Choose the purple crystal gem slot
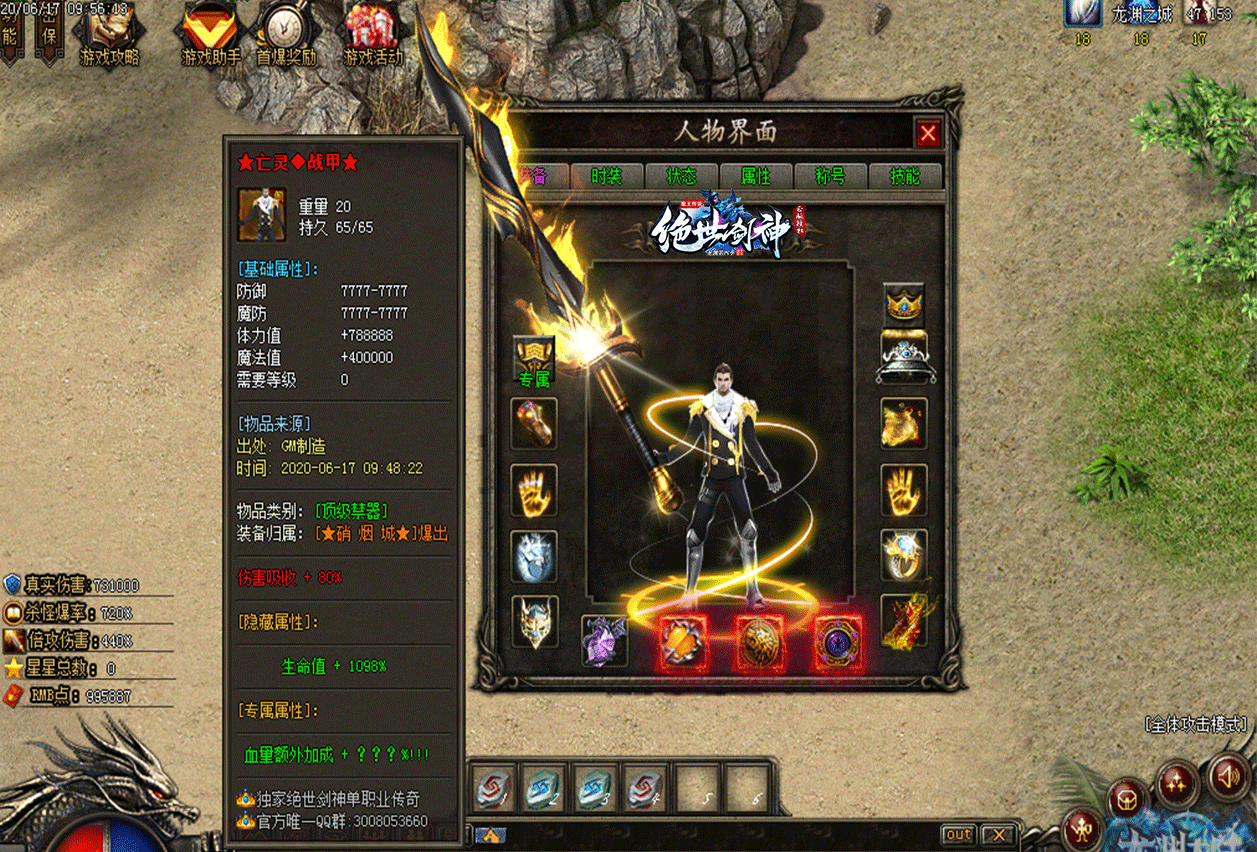 605,640
